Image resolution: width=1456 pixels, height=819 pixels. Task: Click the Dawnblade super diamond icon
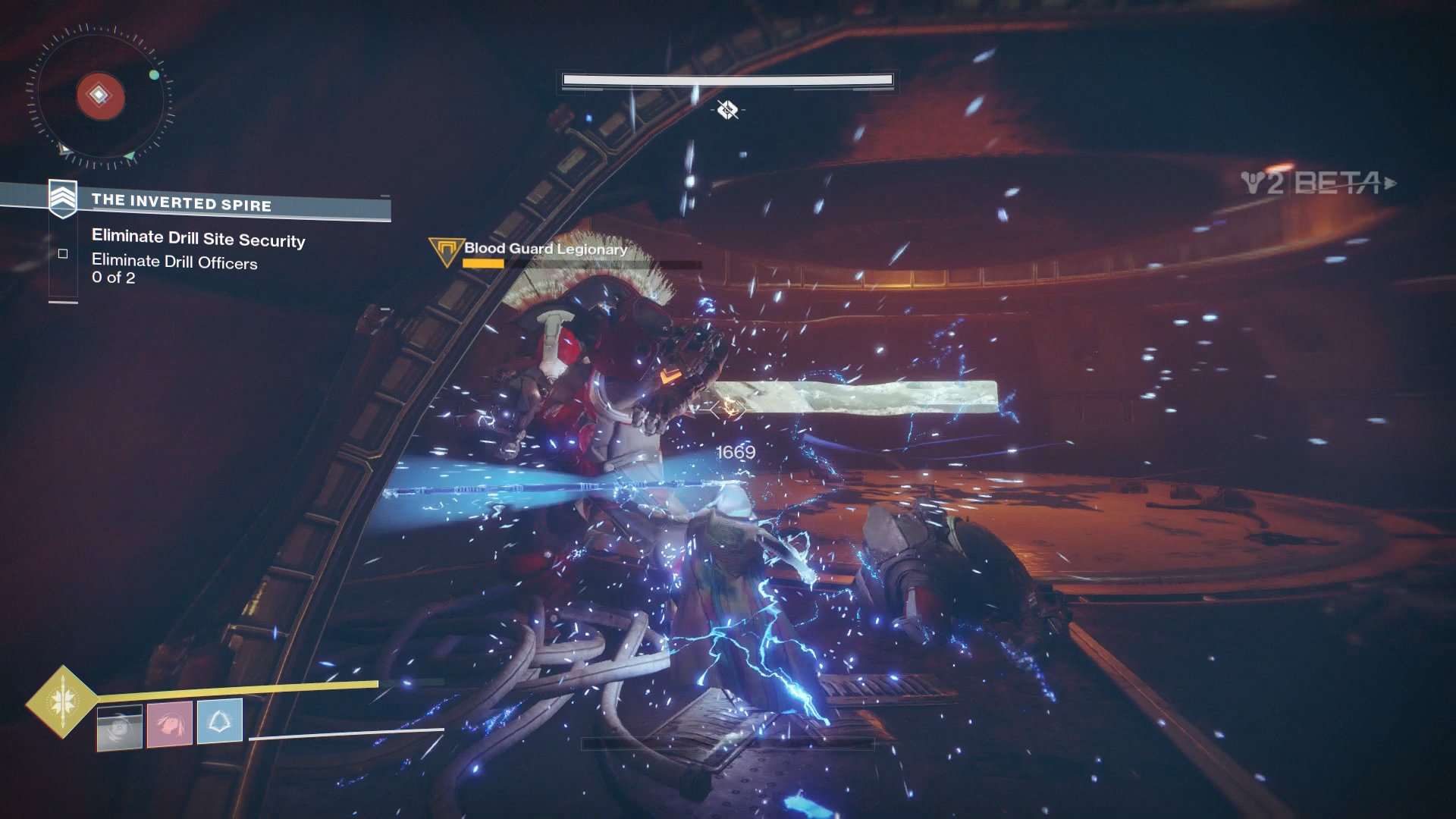62,701
